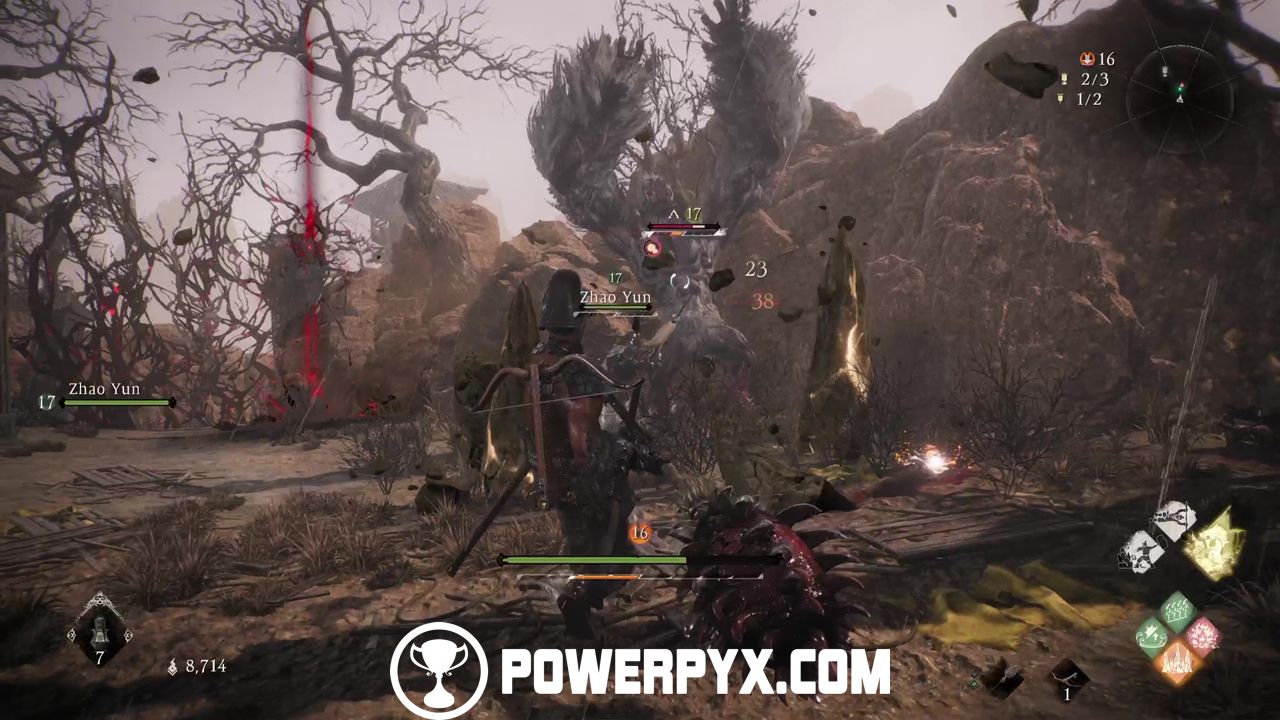Click the 1/2 battle flag counter
Viewport: 1280px width, 720px height.
point(1090,98)
